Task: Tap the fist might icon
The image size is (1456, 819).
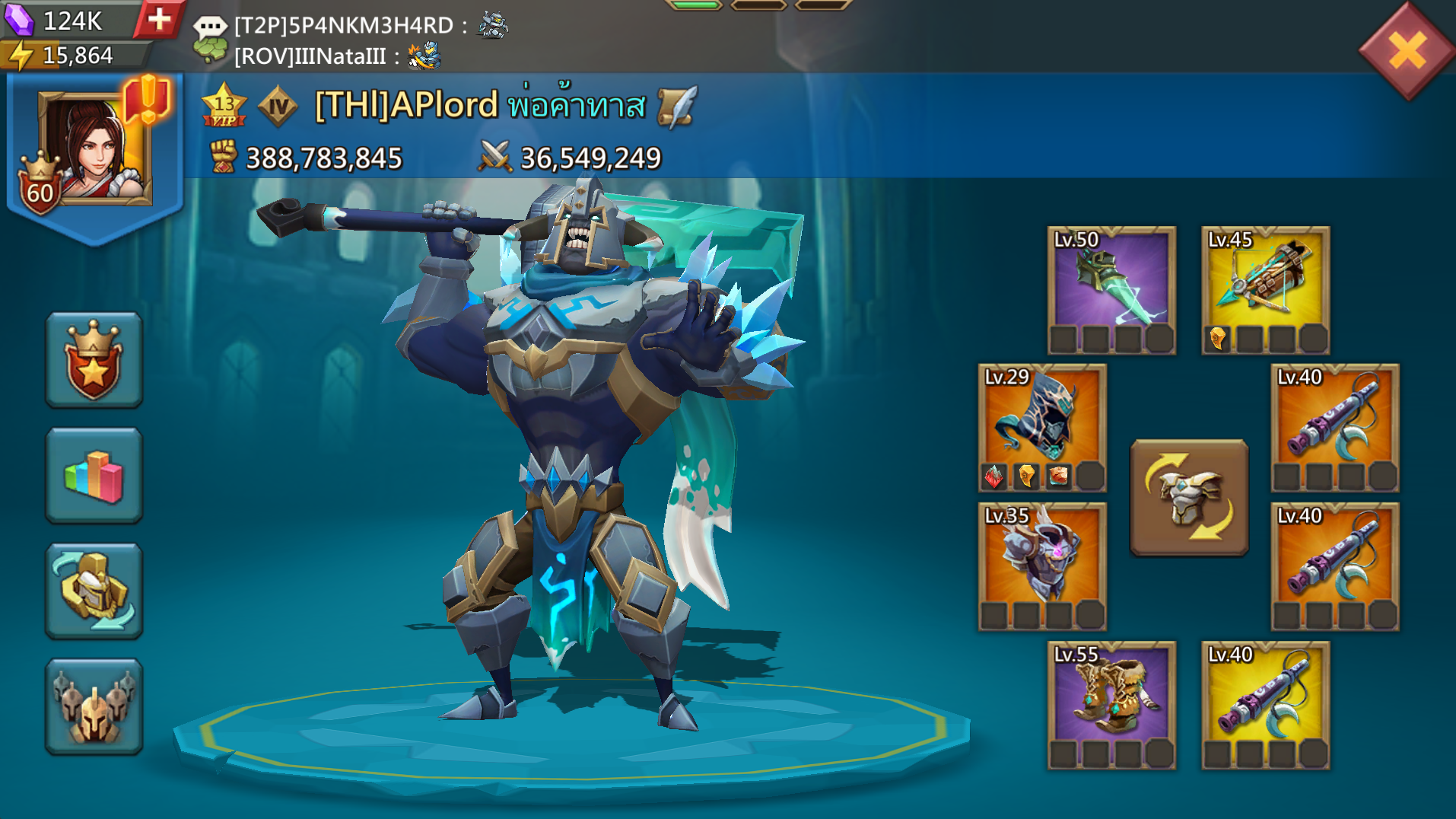Action: [221, 156]
